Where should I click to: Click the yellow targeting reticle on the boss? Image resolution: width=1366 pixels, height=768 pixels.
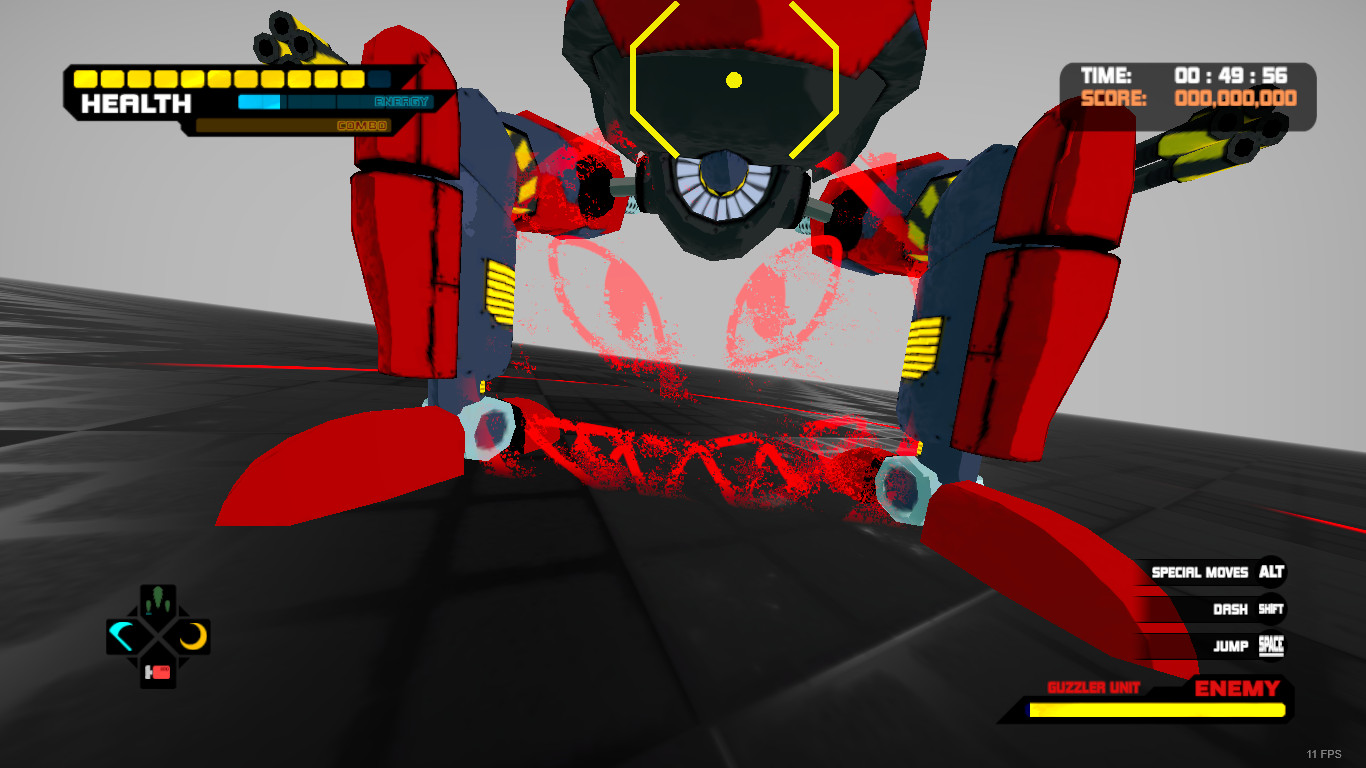coord(734,80)
